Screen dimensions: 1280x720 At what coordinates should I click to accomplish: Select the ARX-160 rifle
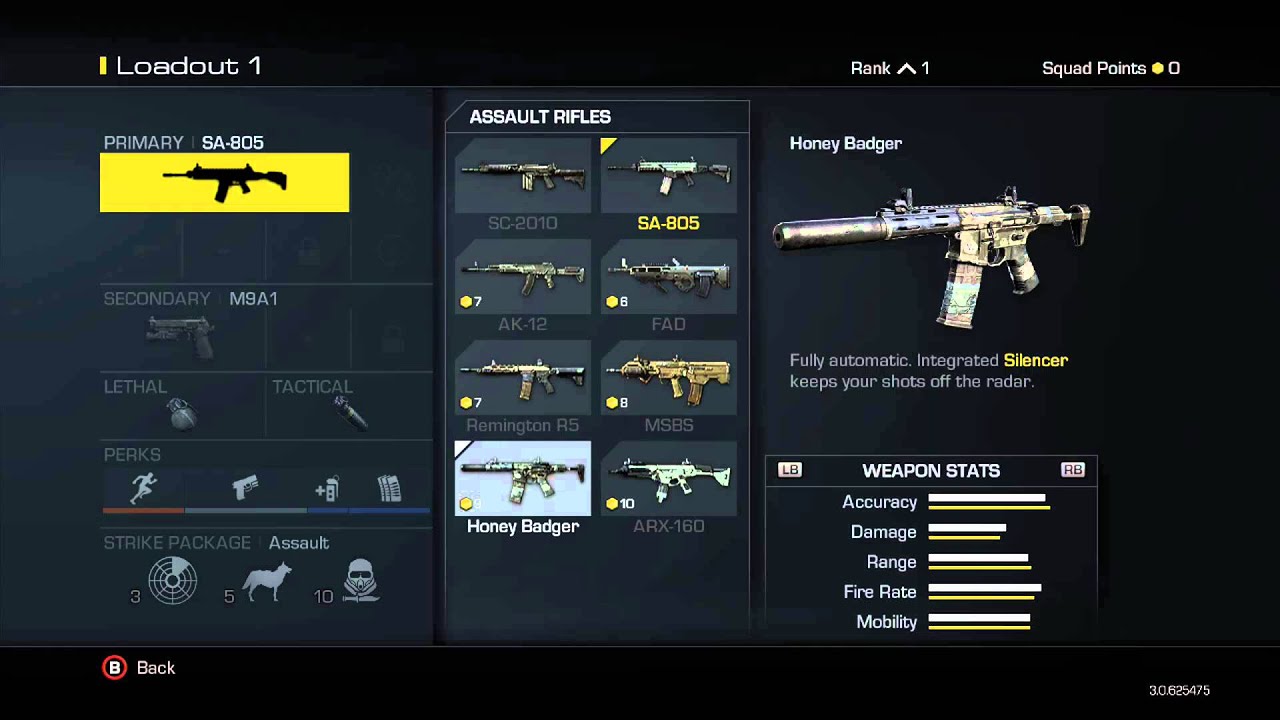(x=668, y=479)
